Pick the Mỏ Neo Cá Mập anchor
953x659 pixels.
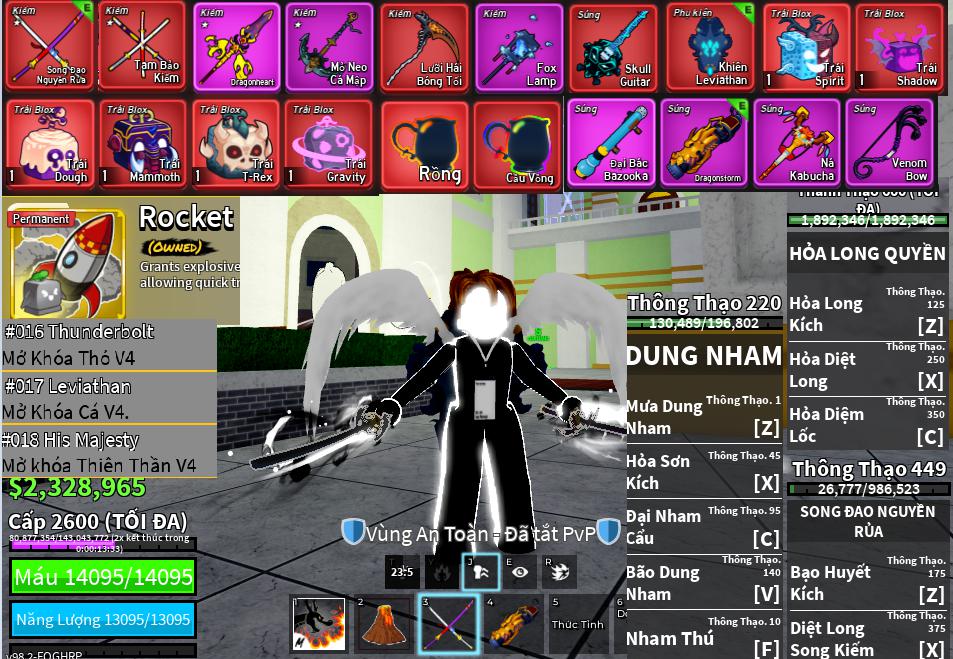330,47
